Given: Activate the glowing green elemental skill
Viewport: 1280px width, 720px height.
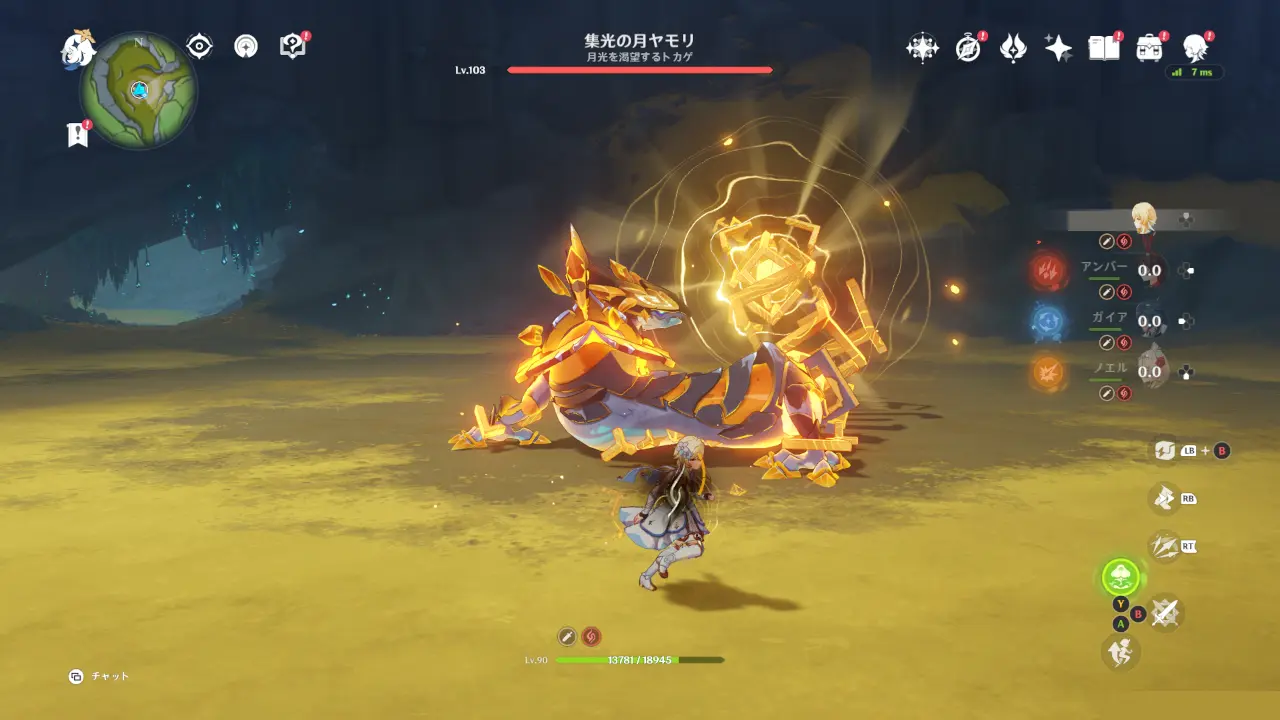Looking at the screenshot, I should [1121, 576].
